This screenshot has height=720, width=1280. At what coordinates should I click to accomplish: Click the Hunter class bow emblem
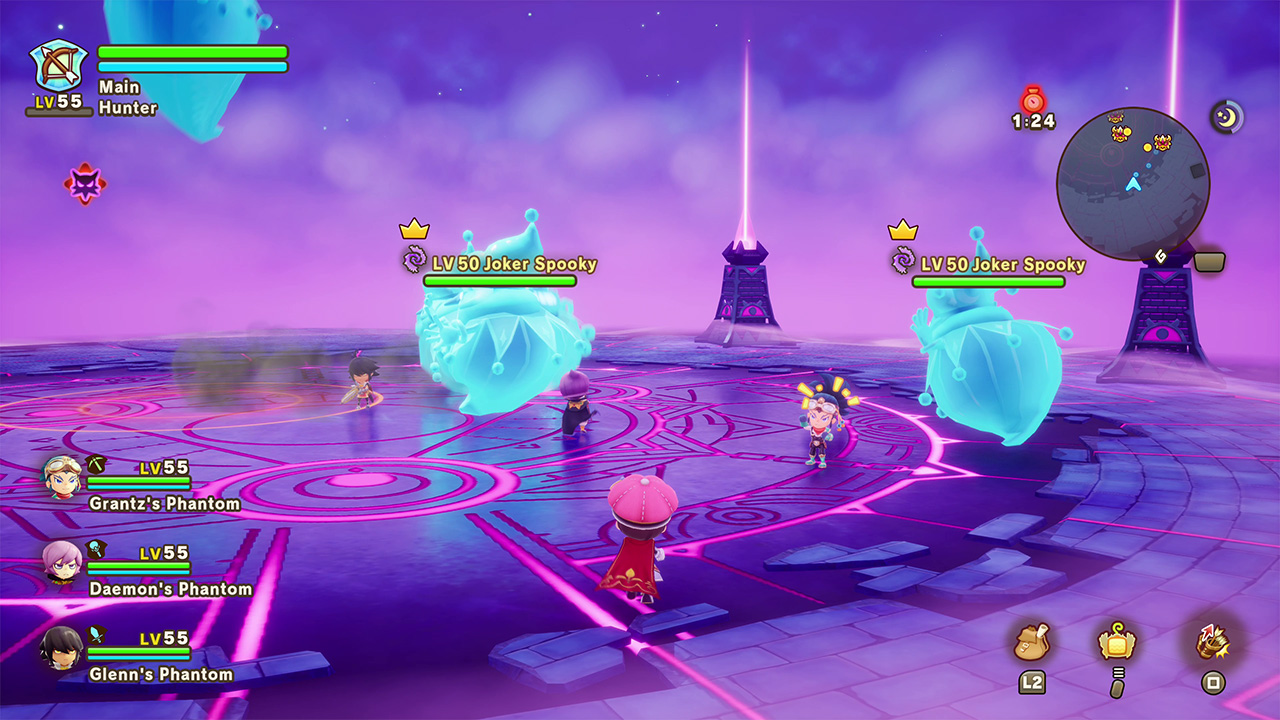point(59,66)
